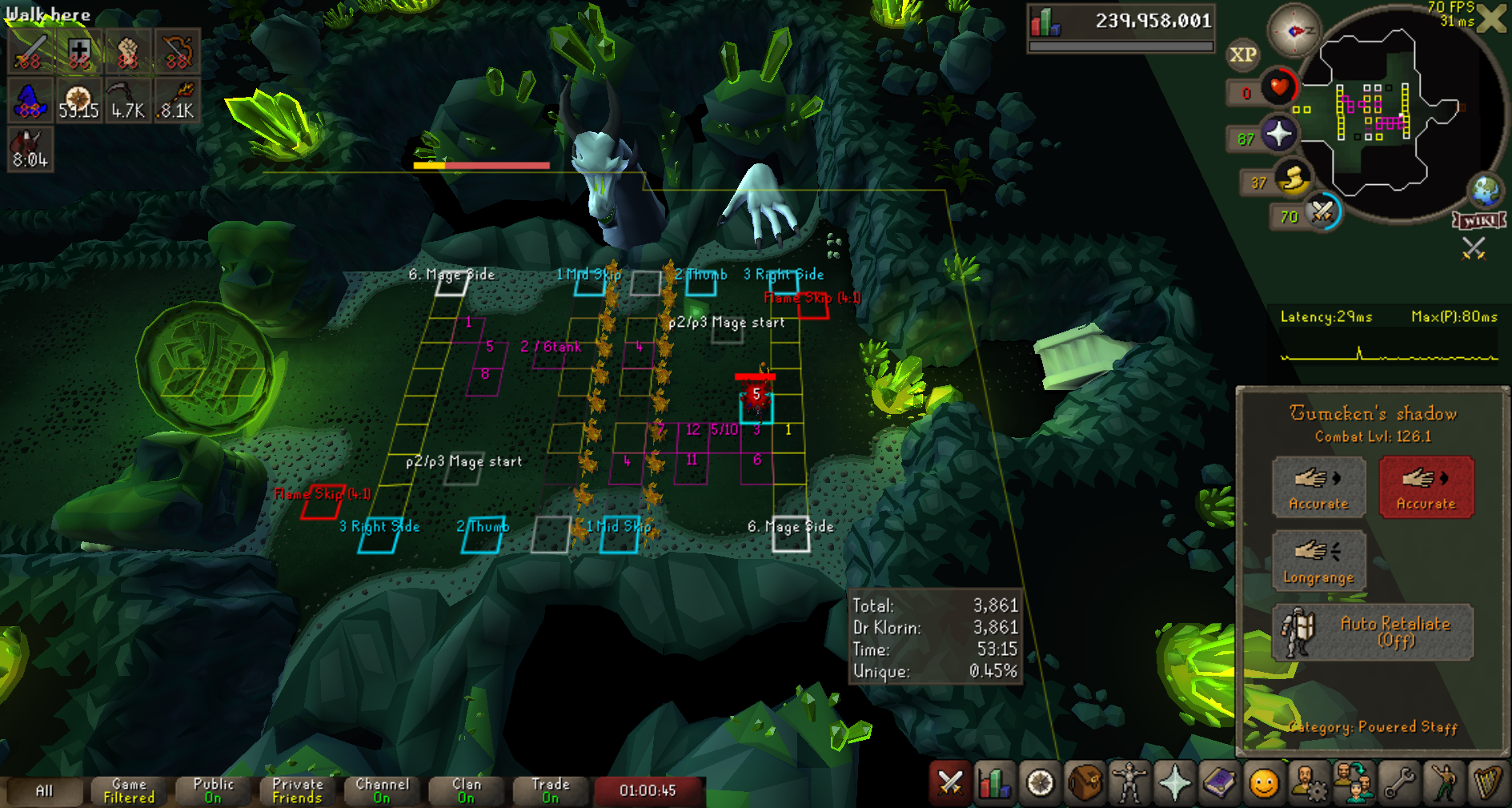Screen dimensions: 1512x808
Task: Open the prayer star tab
Action: click(x=1174, y=782)
